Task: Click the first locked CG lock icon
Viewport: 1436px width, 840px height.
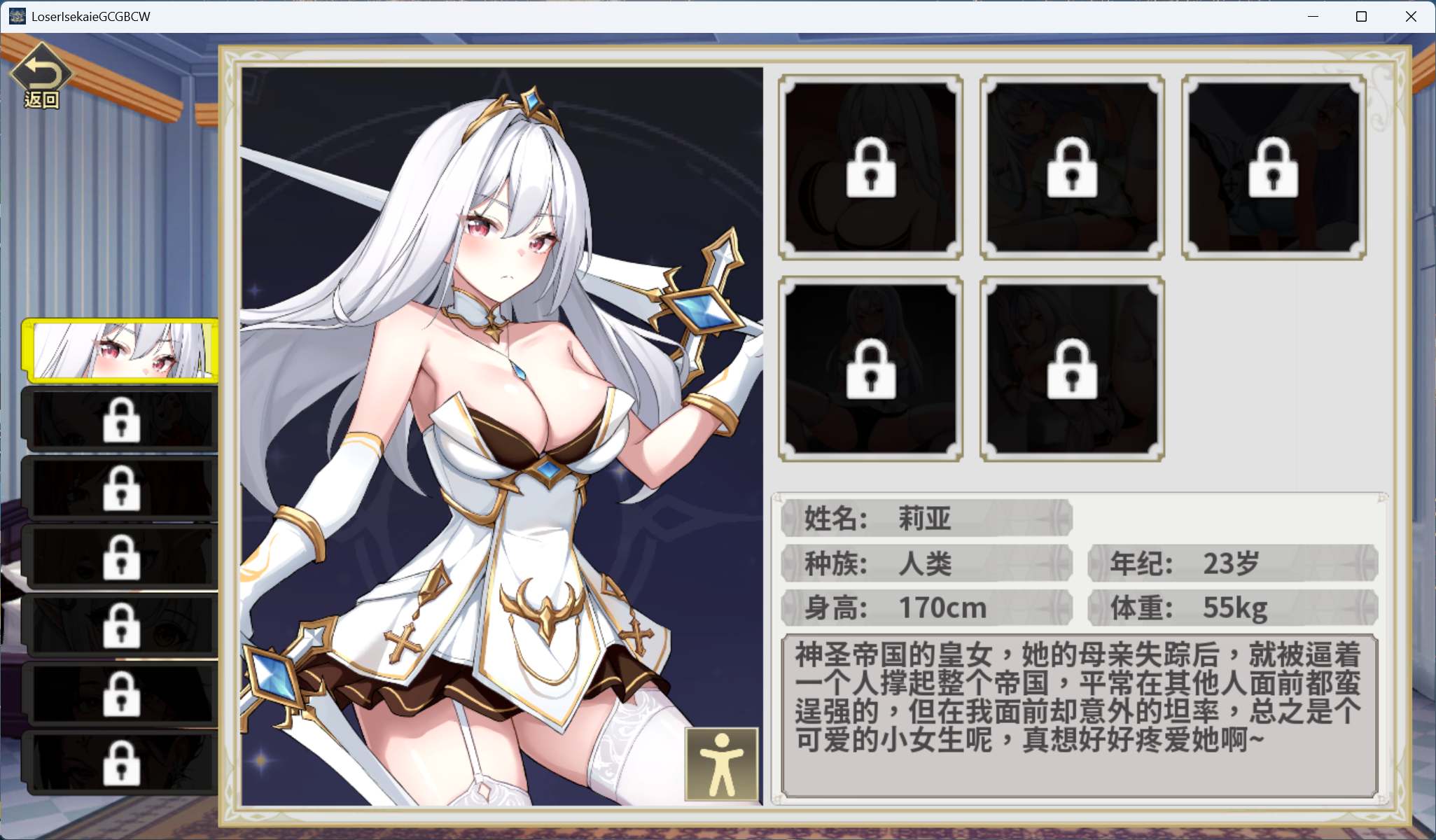Action: (x=870, y=168)
